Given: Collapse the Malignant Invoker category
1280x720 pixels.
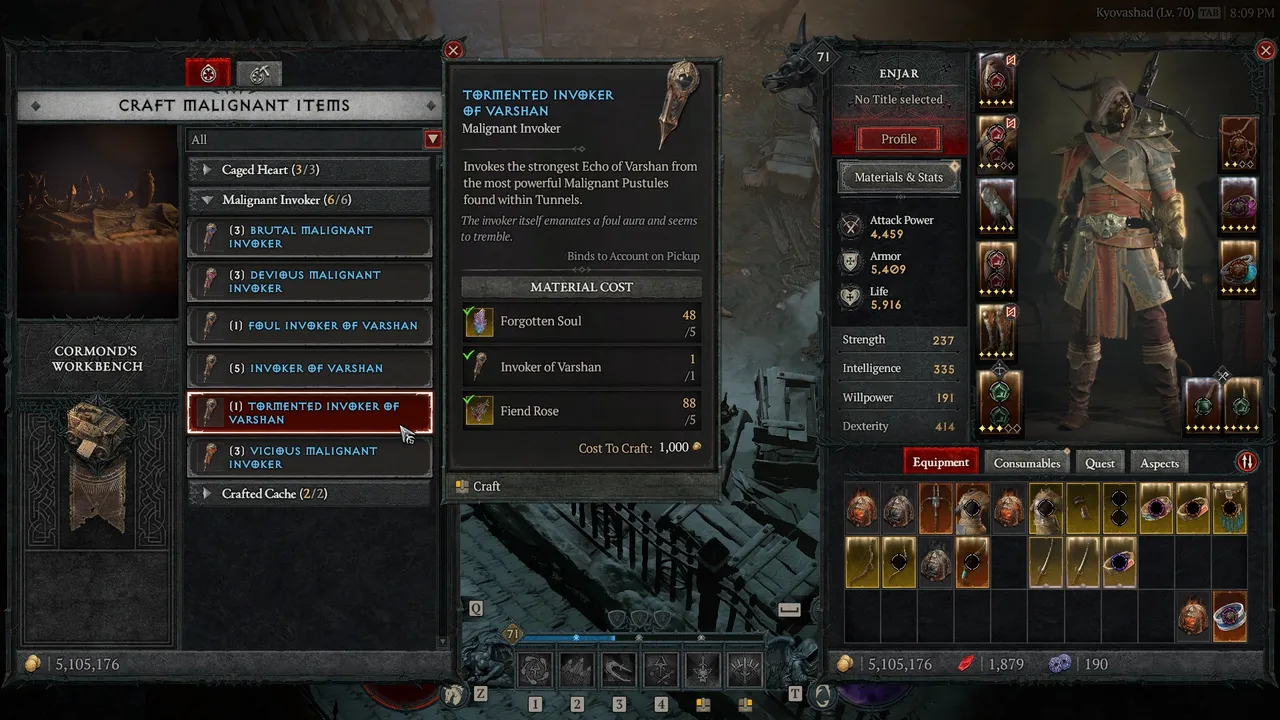Looking at the screenshot, I should pos(310,200).
